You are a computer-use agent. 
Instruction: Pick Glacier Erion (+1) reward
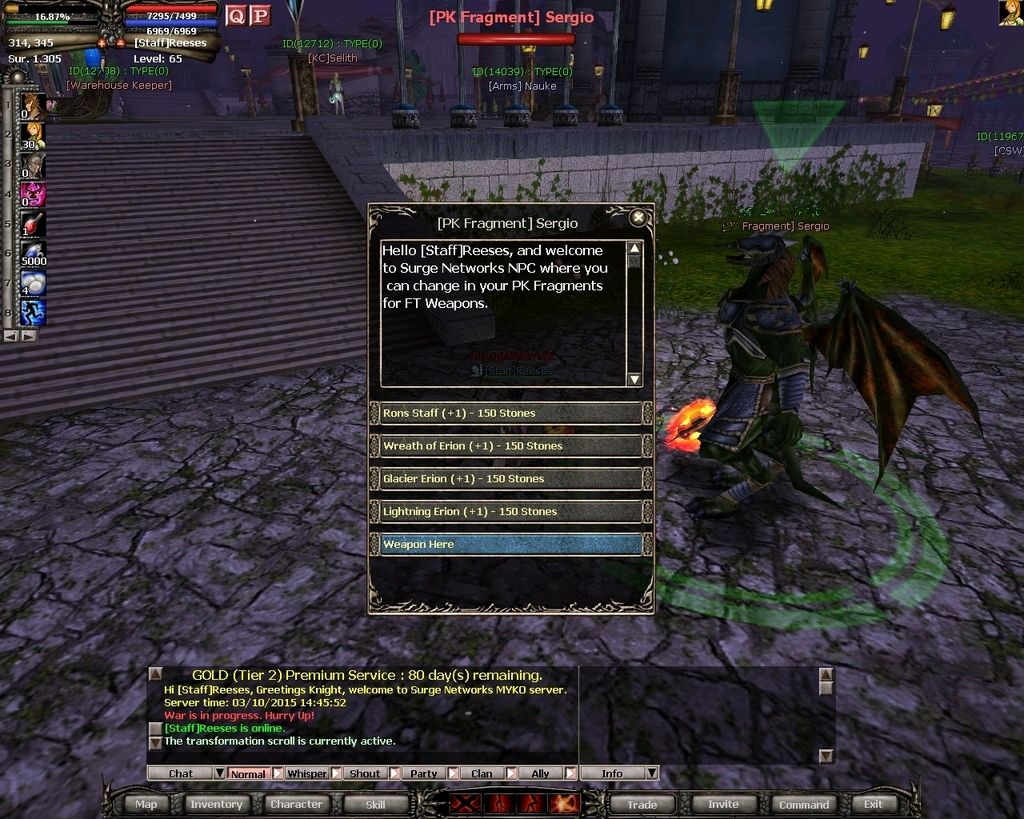pyautogui.click(x=510, y=479)
